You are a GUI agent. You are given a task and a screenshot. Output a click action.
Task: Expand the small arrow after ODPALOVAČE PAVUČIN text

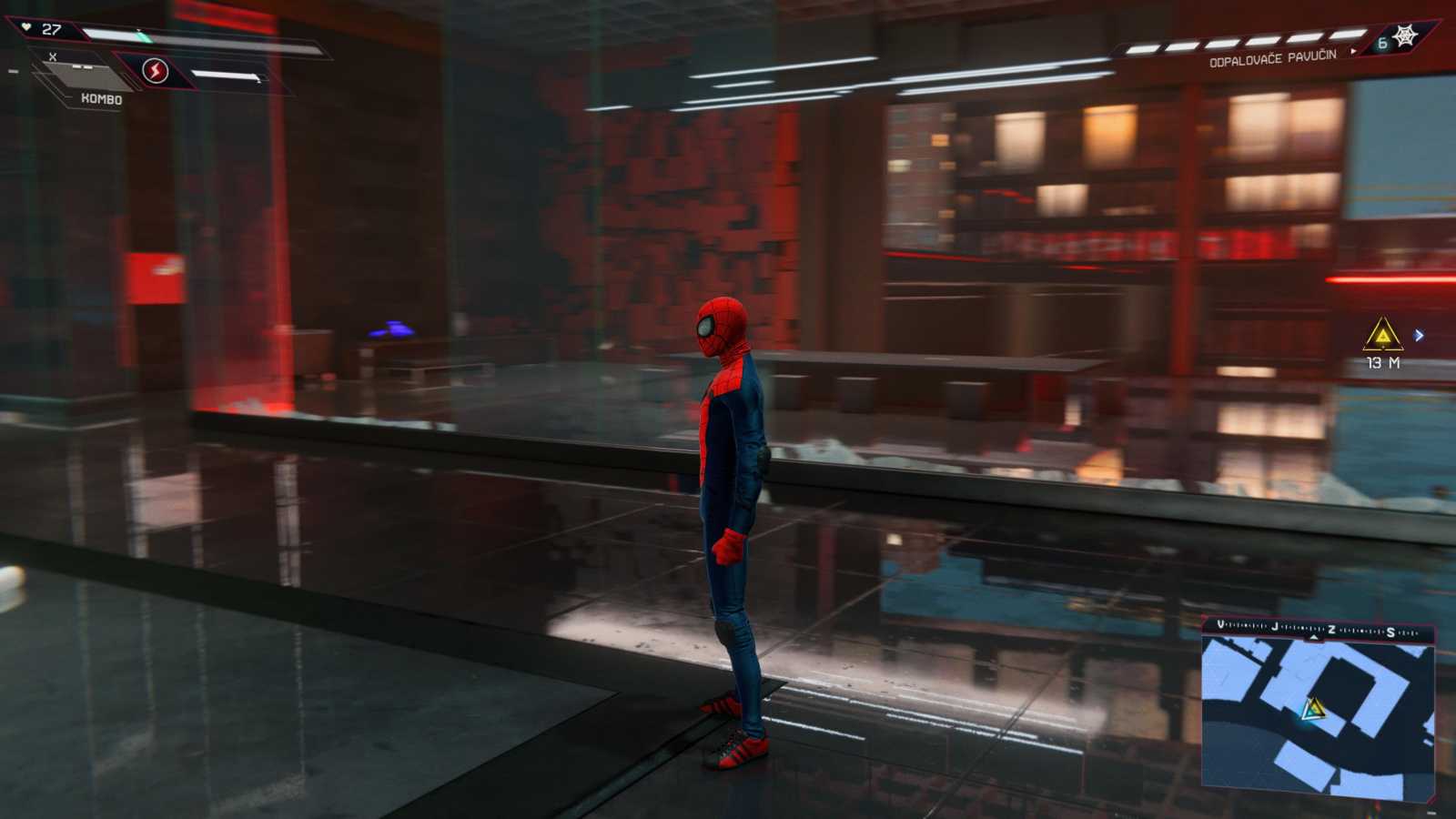(x=1355, y=53)
